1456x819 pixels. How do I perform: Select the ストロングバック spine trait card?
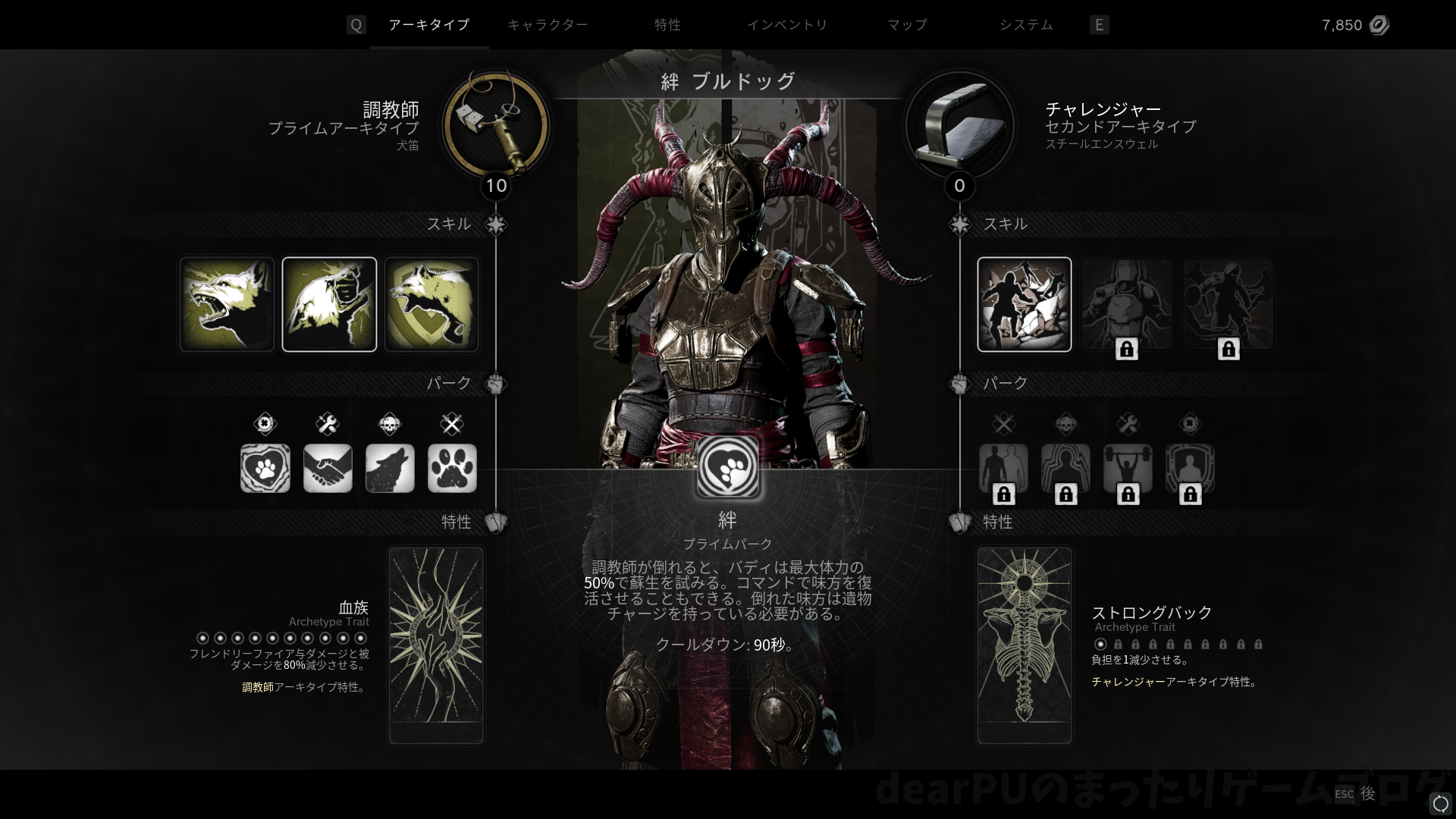click(1024, 645)
